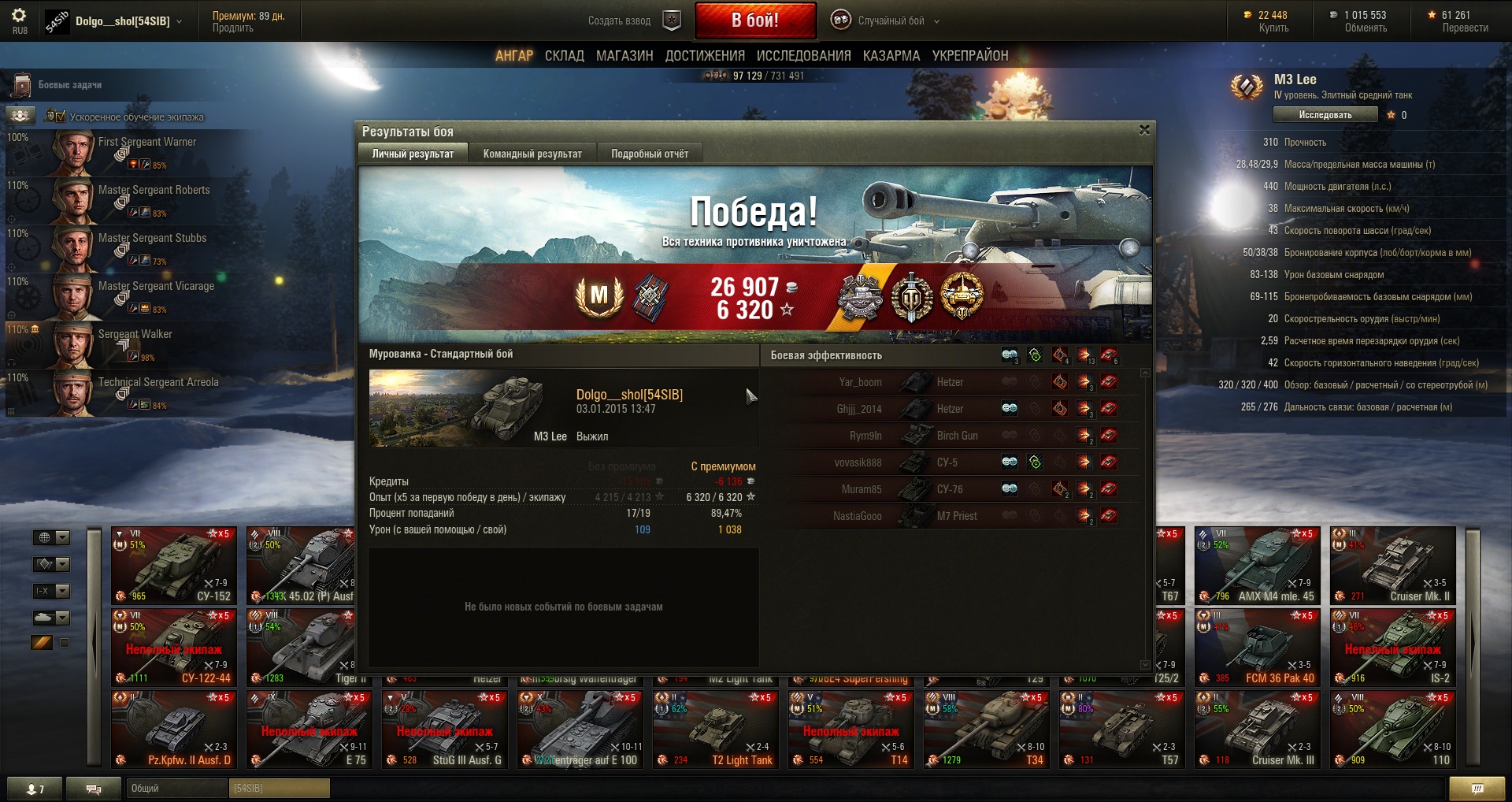Open the СКЛАД menu
The height and width of the screenshot is (802, 1512).
(564, 56)
